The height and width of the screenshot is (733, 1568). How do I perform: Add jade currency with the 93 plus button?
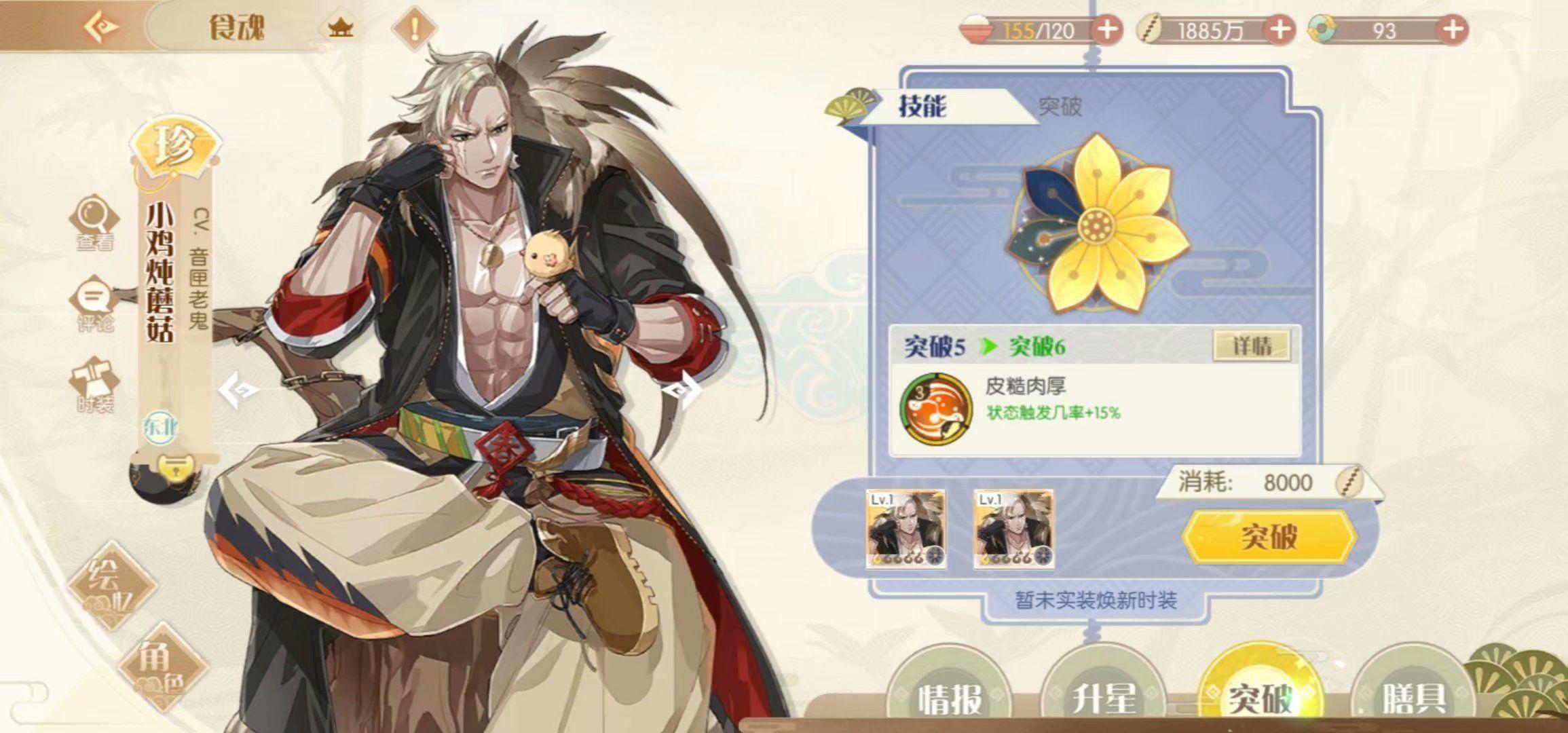(1452, 30)
